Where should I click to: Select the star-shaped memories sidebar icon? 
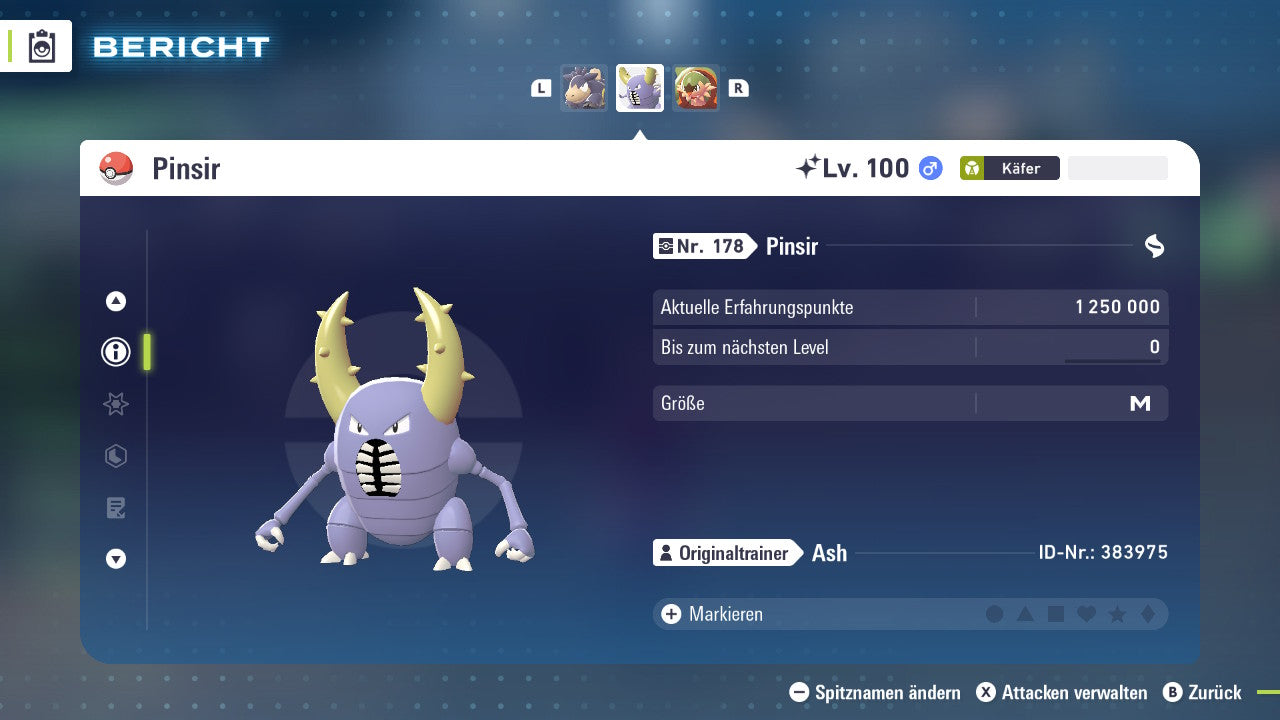[x=115, y=404]
